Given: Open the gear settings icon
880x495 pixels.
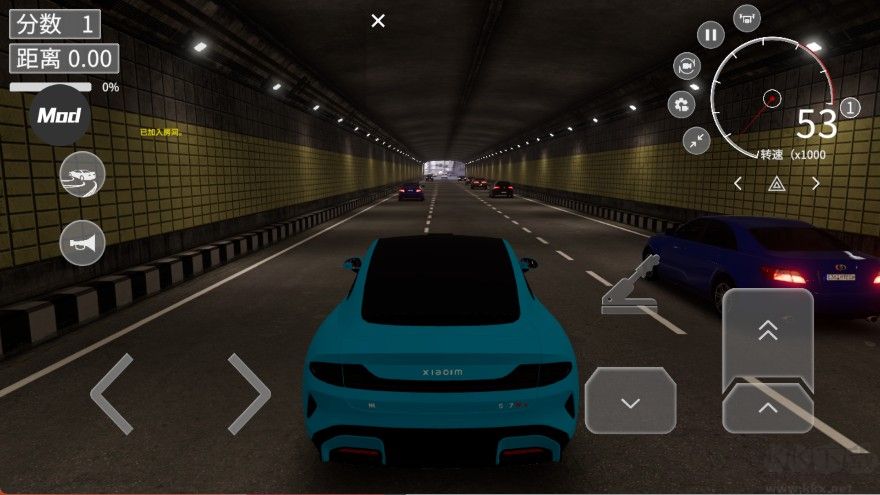Looking at the screenshot, I should click(x=682, y=104).
